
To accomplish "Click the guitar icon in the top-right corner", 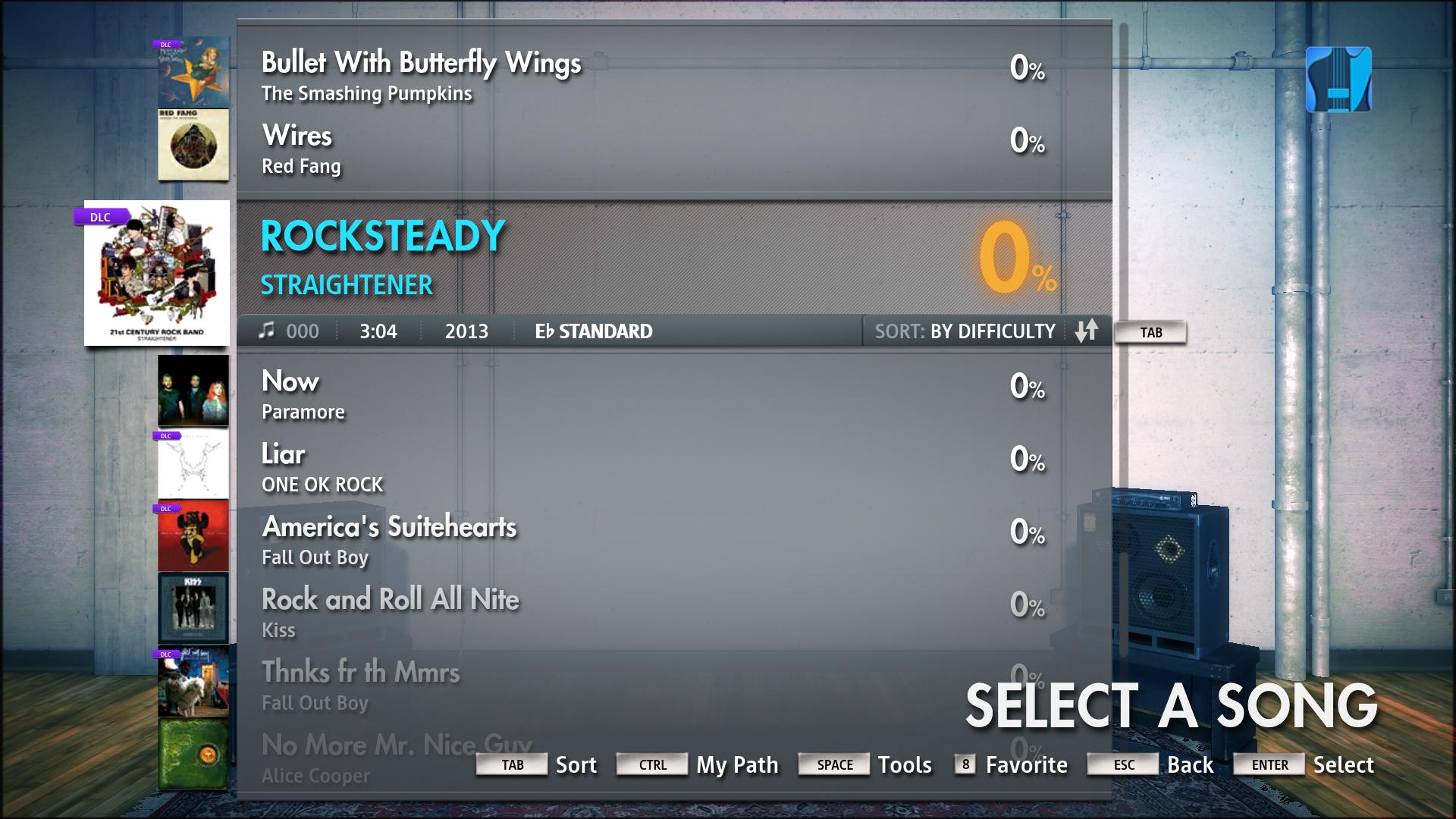I will click(1338, 77).
